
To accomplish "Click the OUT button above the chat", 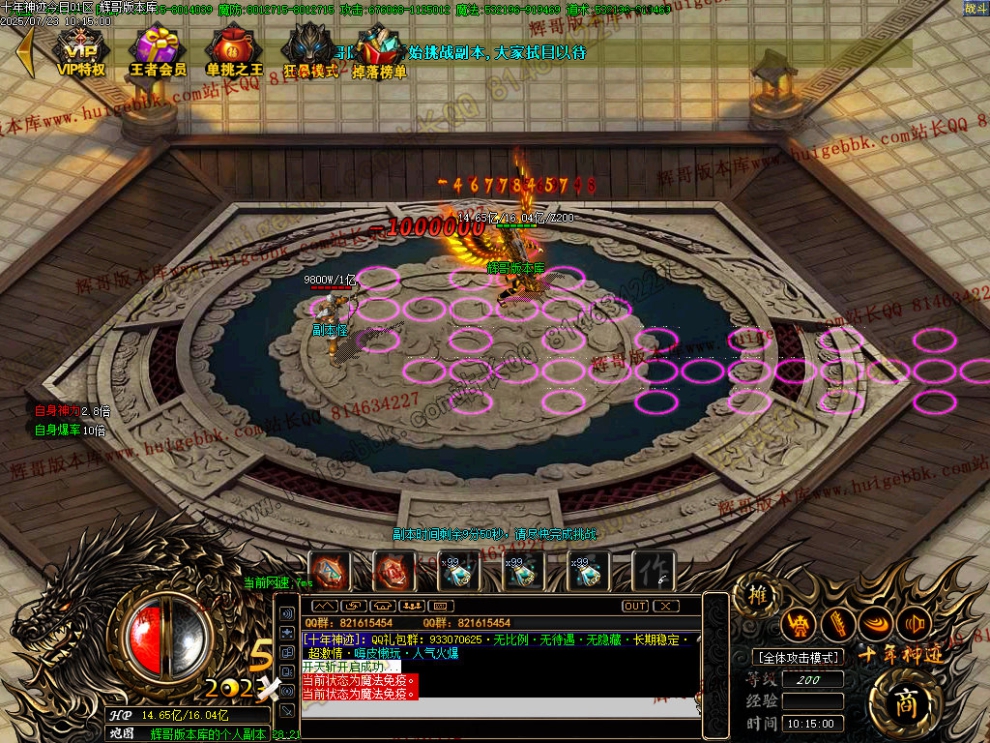I will (x=635, y=606).
